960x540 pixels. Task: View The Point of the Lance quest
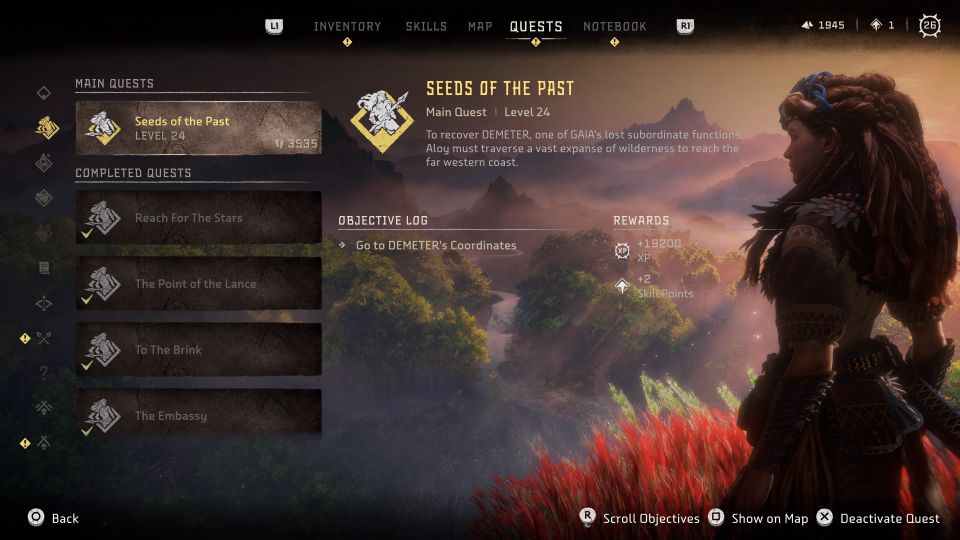tap(198, 284)
